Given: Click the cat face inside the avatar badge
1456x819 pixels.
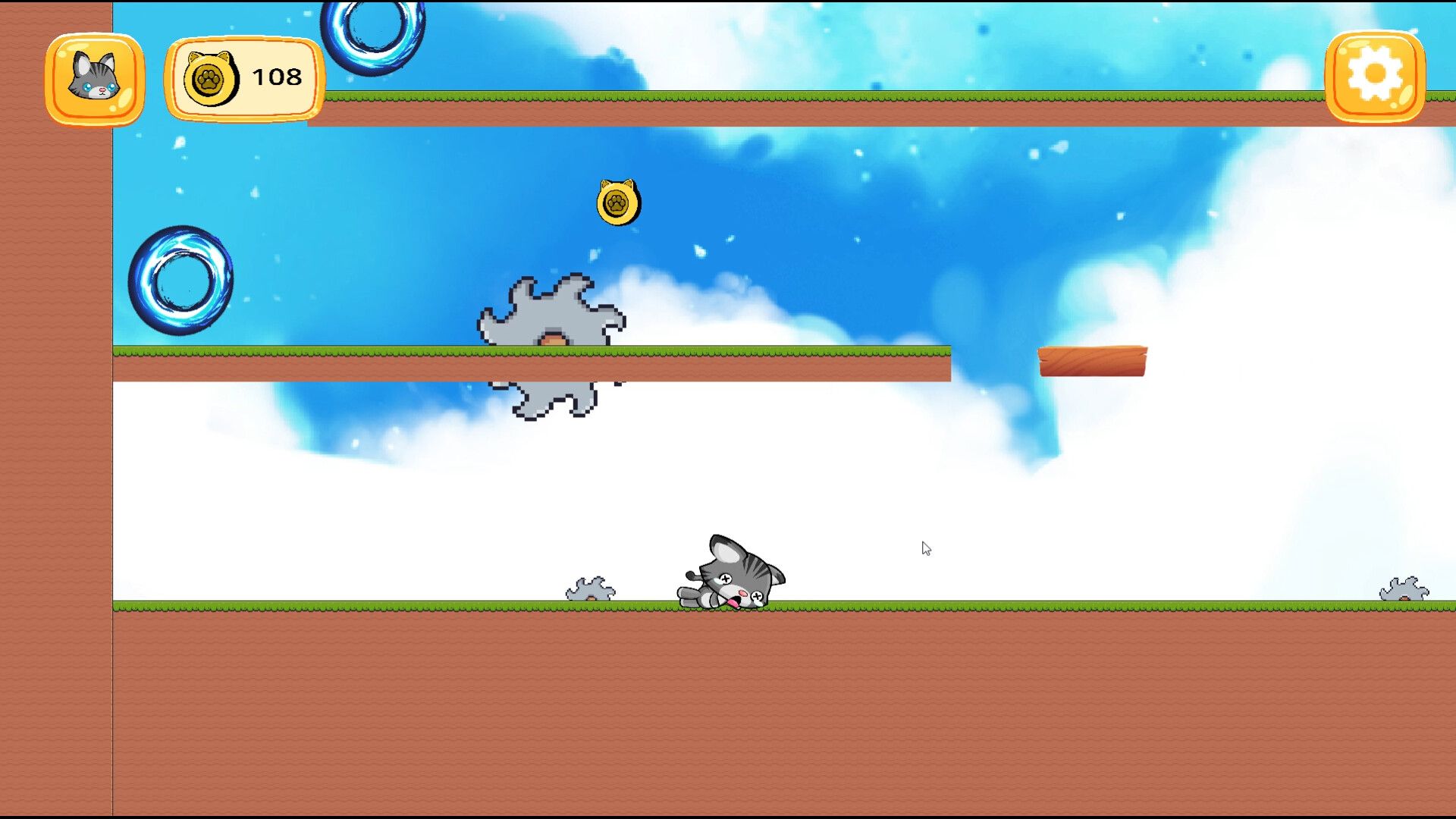Looking at the screenshot, I should [94, 76].
